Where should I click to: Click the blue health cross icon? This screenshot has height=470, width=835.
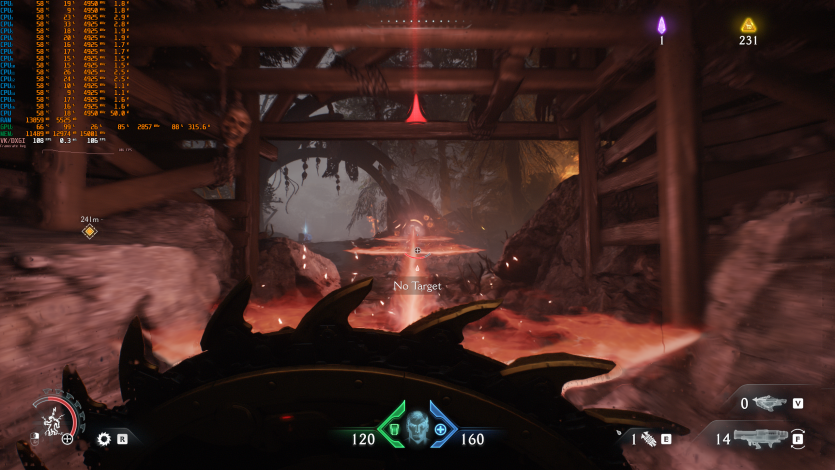coord(440,430)
